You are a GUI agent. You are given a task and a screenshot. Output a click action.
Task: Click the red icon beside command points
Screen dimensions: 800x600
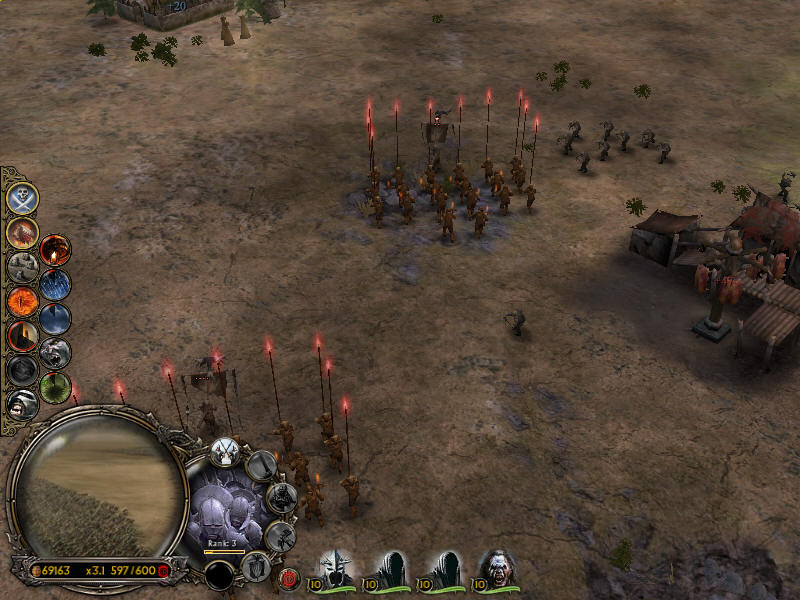pos(163,570)
